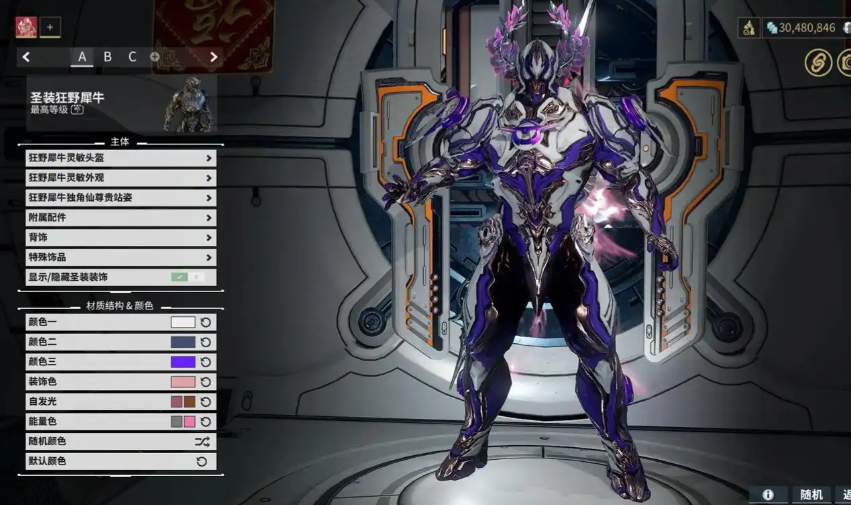Image resolution: width=851 pixels, height=505 pixels.
Task: Pick the white 颜色一 color swatch
Action: click(183, 322)
